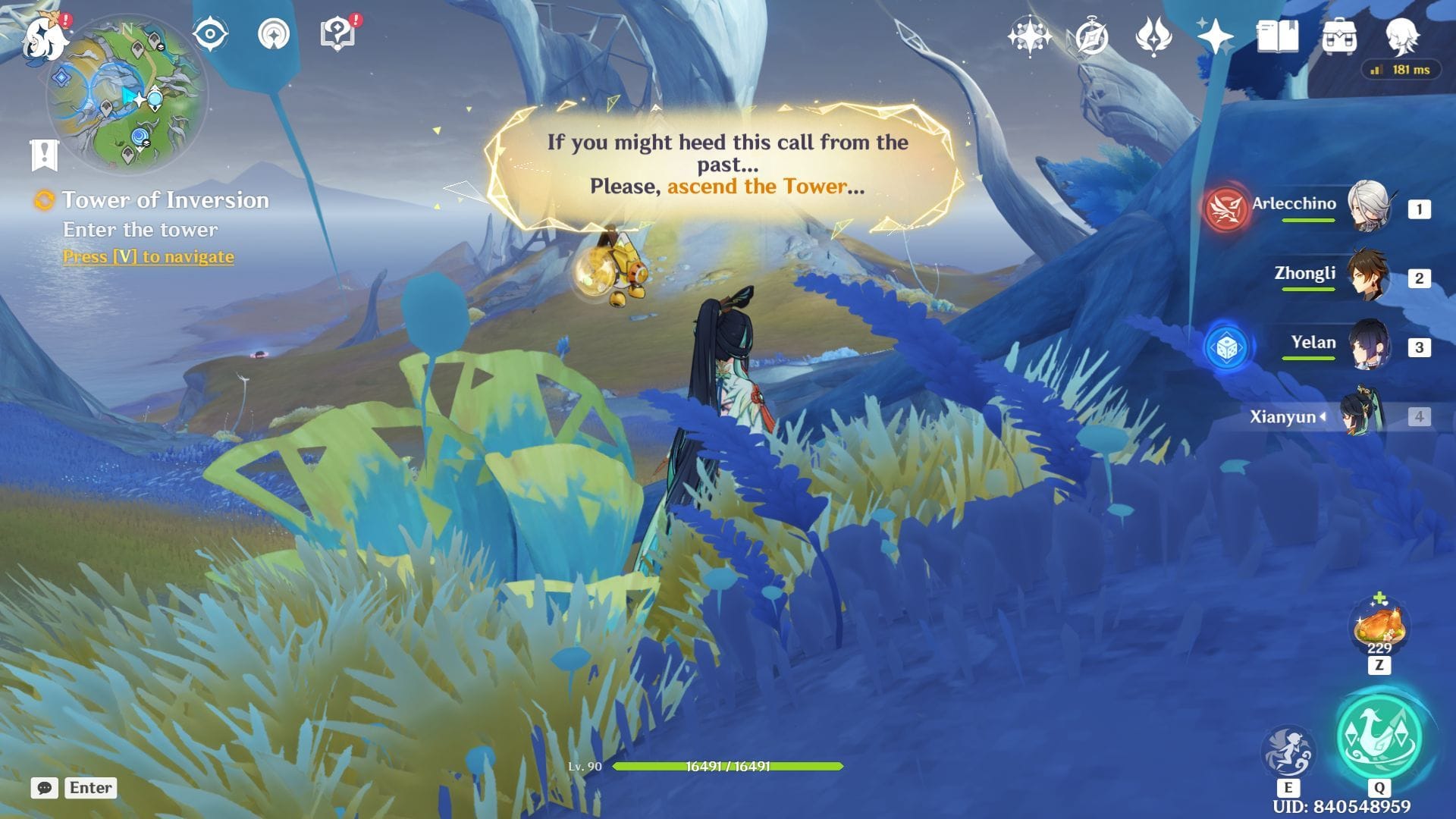Activate Xianyun's Elemental Skill
The height and width of the screenshot is (819, 1456).
click(1288, 751)
